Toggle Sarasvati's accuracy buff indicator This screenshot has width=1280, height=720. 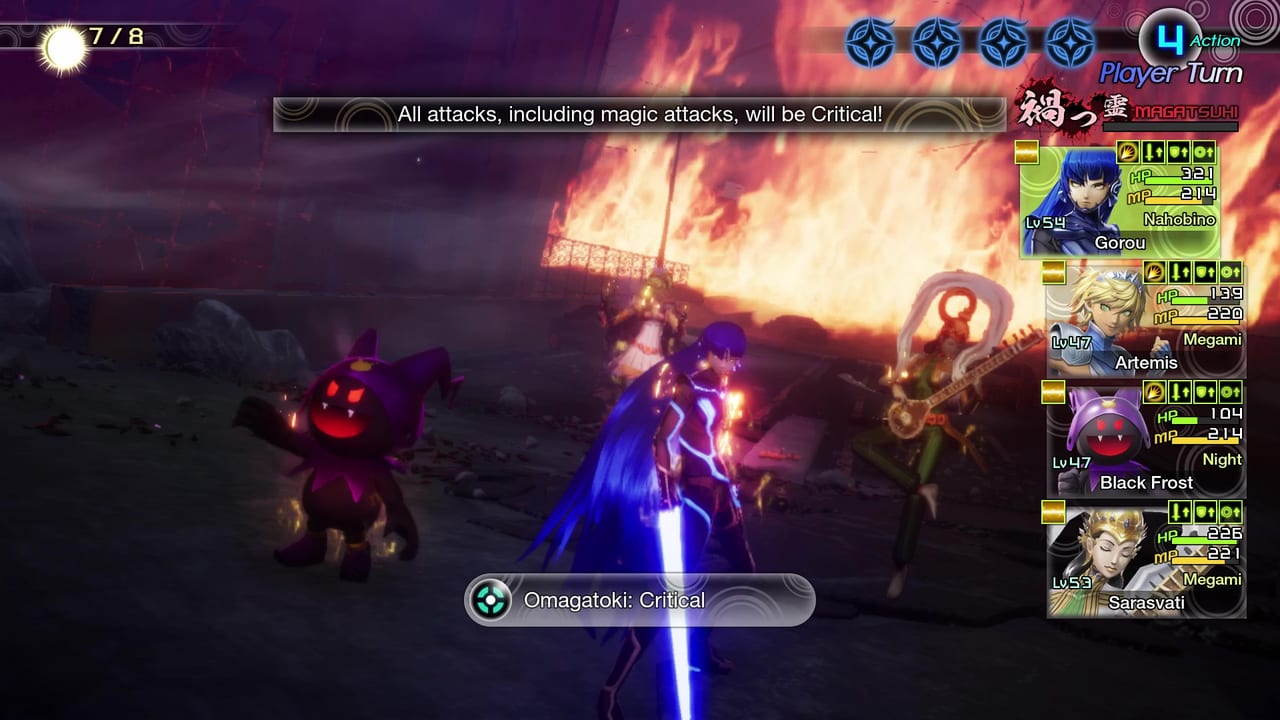pyautogui.click(x=1232, y=512)
